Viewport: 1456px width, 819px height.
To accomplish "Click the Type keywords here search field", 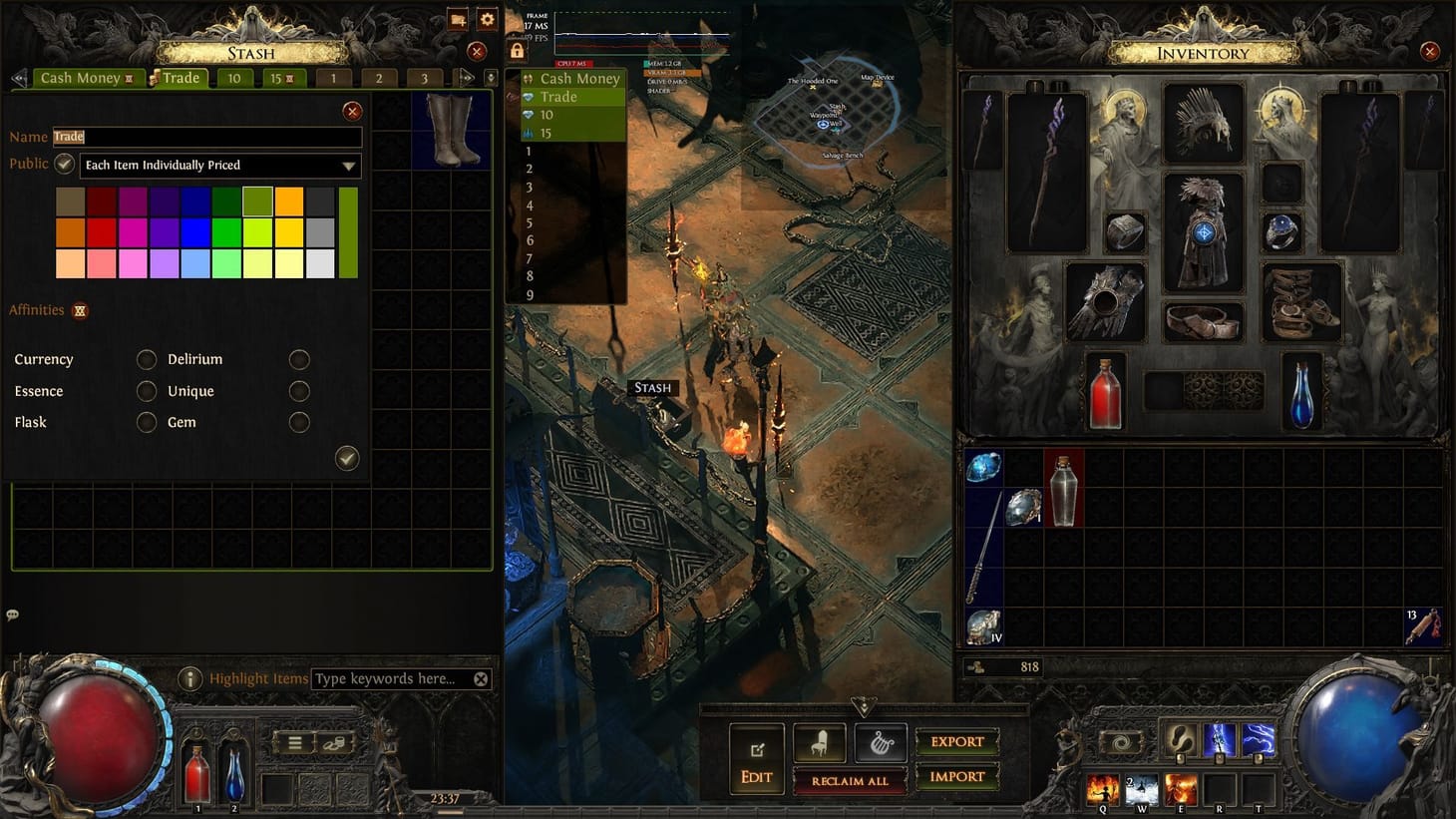I will 389,678.
